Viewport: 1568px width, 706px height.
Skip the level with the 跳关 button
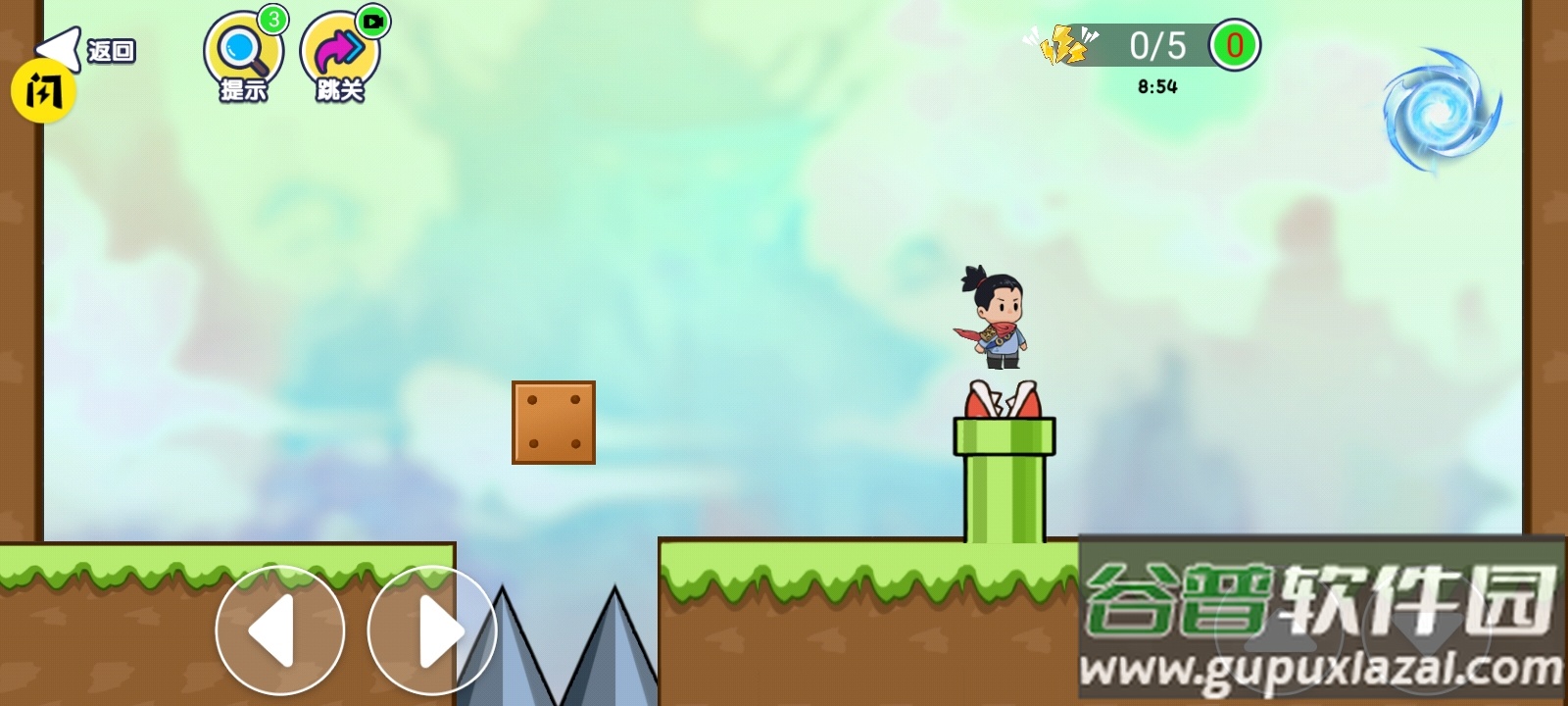(x=339, y=56)
